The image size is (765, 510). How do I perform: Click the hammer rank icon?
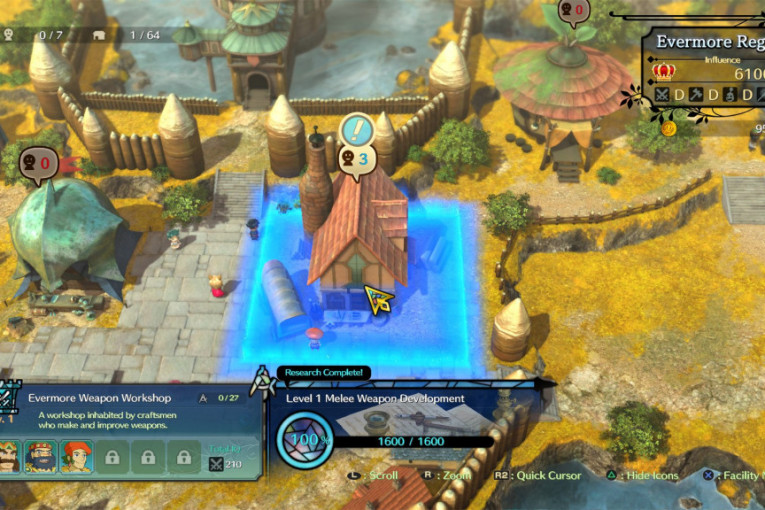pos(696,95)
